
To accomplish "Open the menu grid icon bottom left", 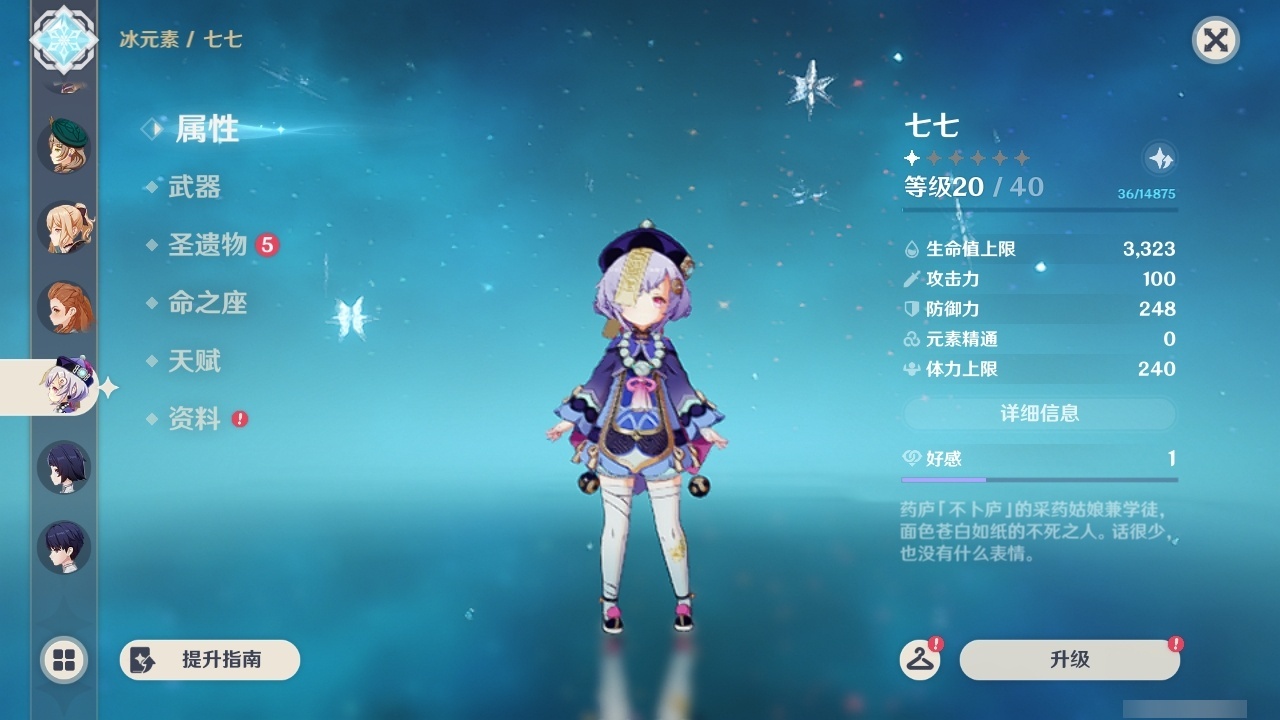I will point(64,660).
